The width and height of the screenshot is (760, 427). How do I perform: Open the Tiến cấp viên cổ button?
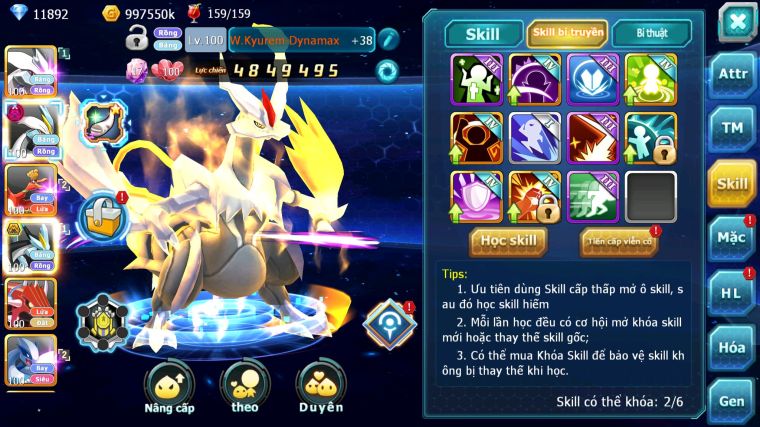click(x=619, y=241)
